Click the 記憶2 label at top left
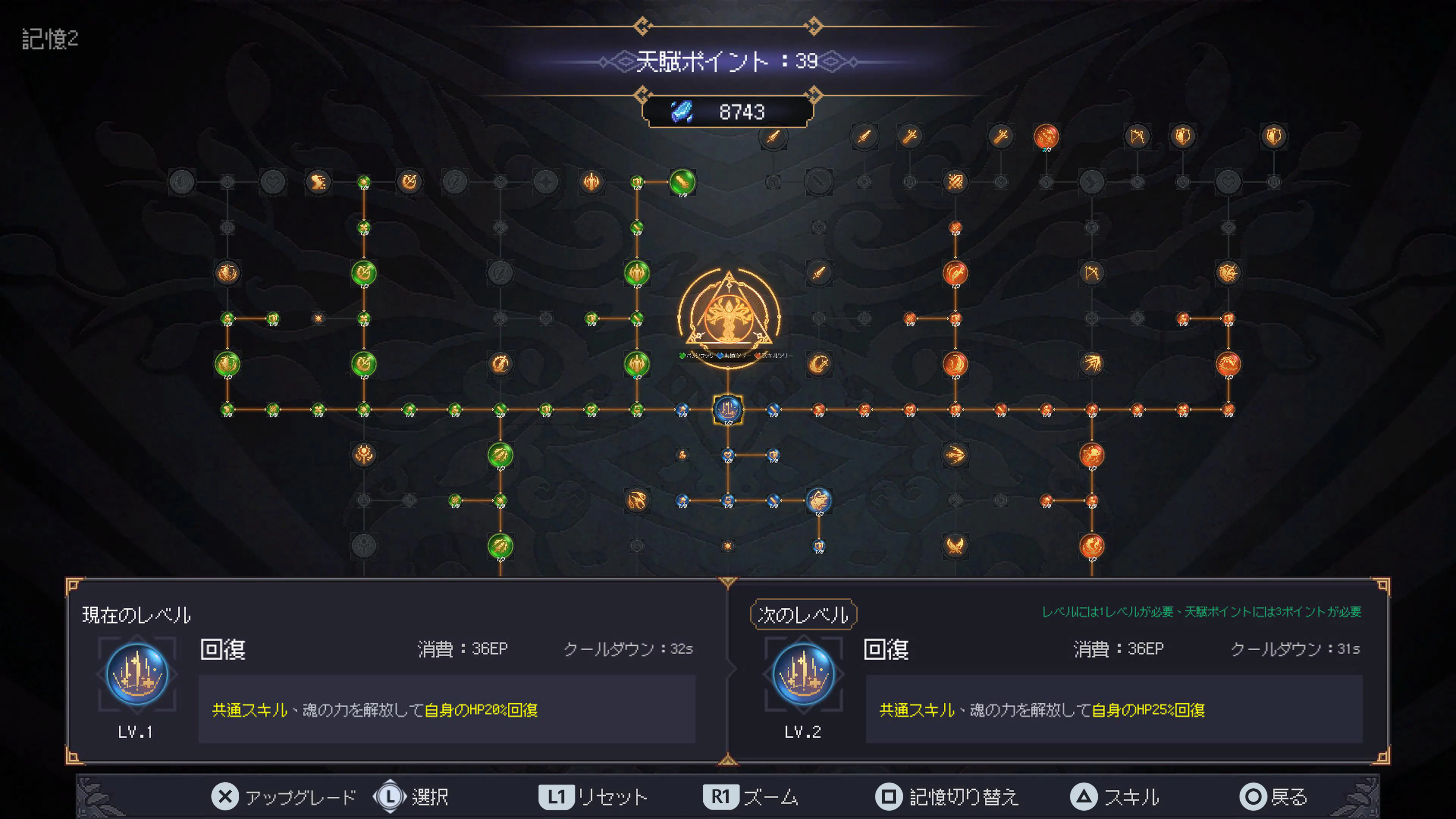Viewport: 1456px width, 819px height. tap(49, 40)
